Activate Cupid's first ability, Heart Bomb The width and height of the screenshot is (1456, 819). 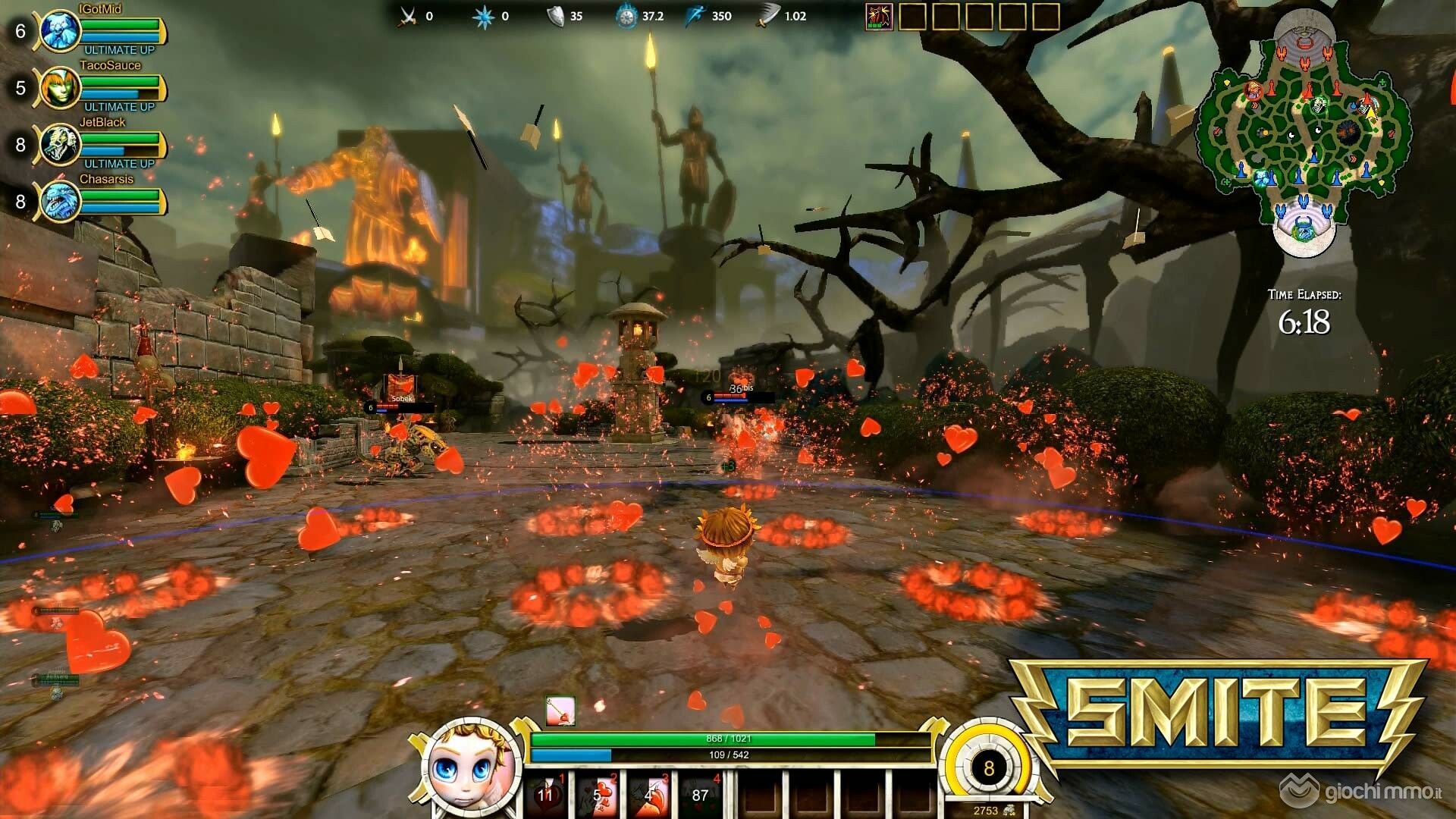pos(548,795)
